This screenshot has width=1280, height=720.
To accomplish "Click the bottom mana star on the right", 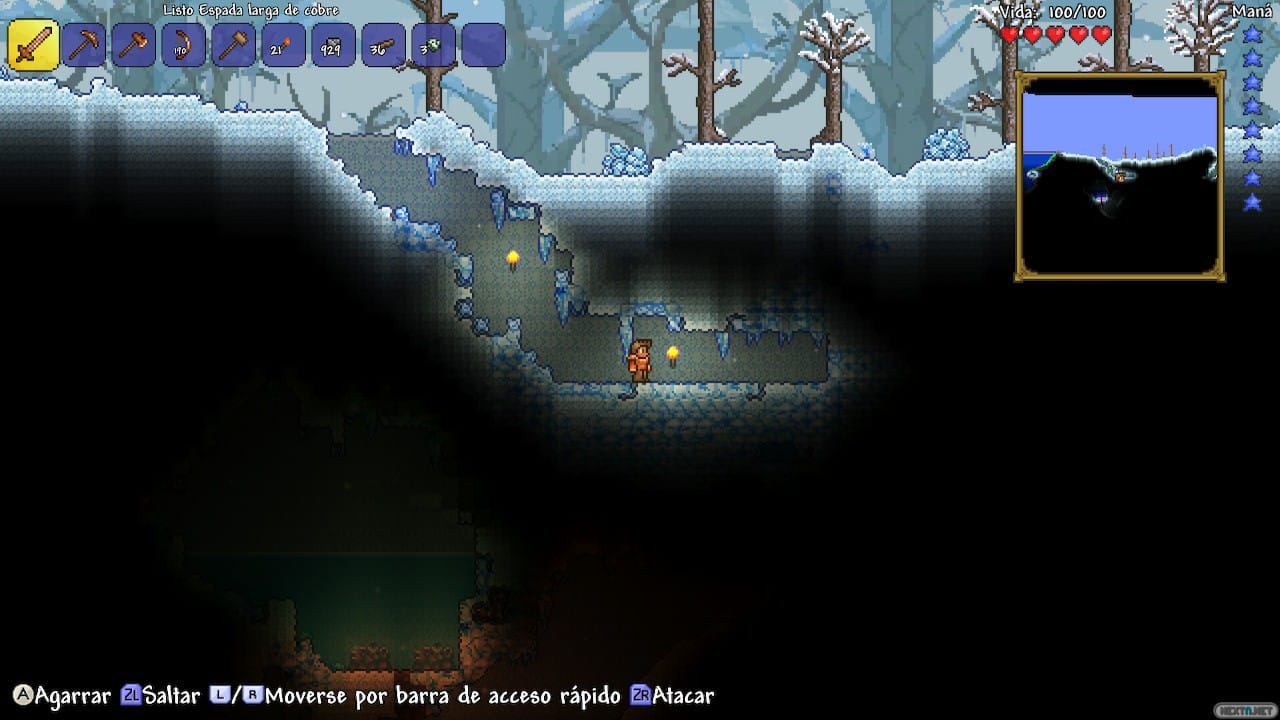I will coord(1253,205).
